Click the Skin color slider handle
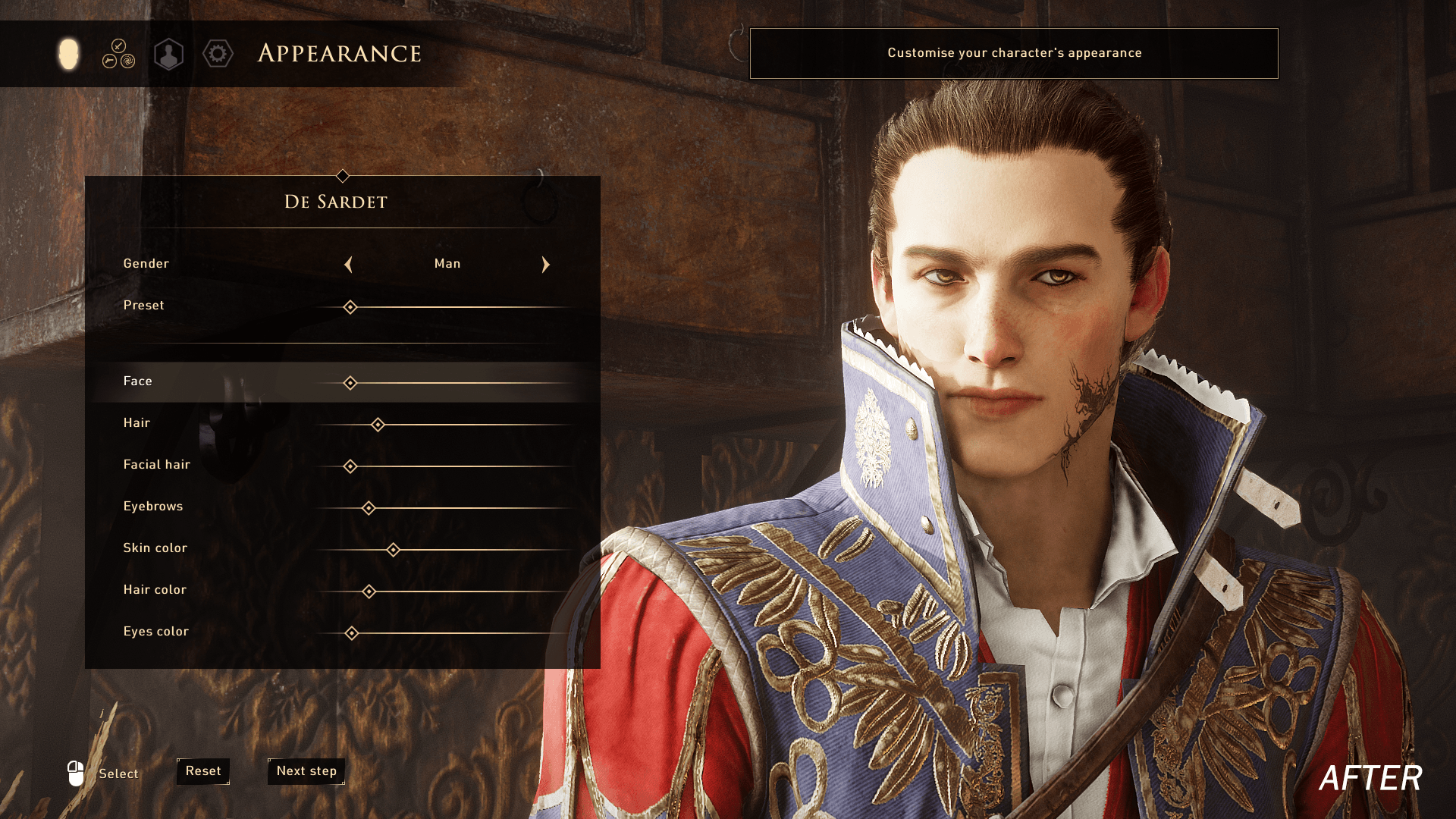The image size is (1456, 819). click(x=393, y=550)
